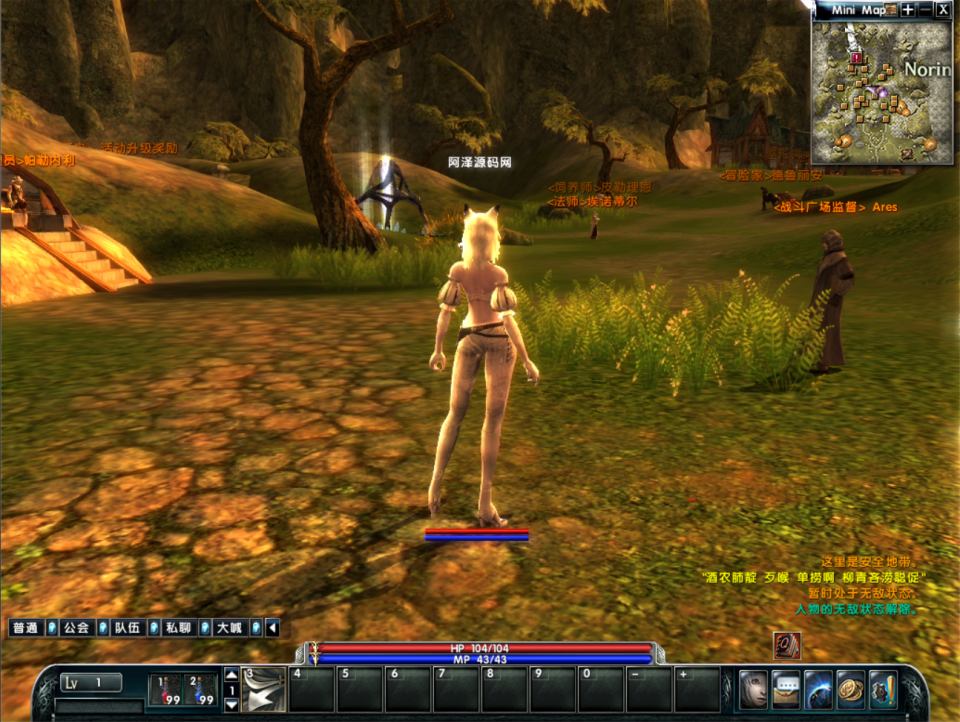Switch hotbar page with the up arrow
This screenshot has width=960, height=722.
click(x=231, y=674)
